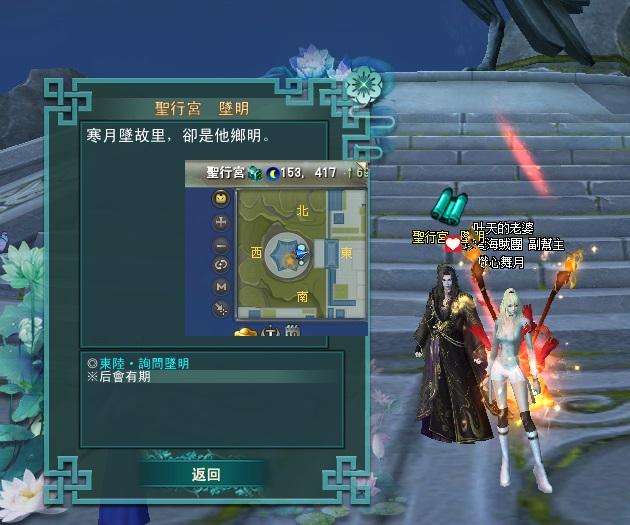Click the gold ingot icon below the minimap
The image size is (630, 525).
(x=245, y=330)
